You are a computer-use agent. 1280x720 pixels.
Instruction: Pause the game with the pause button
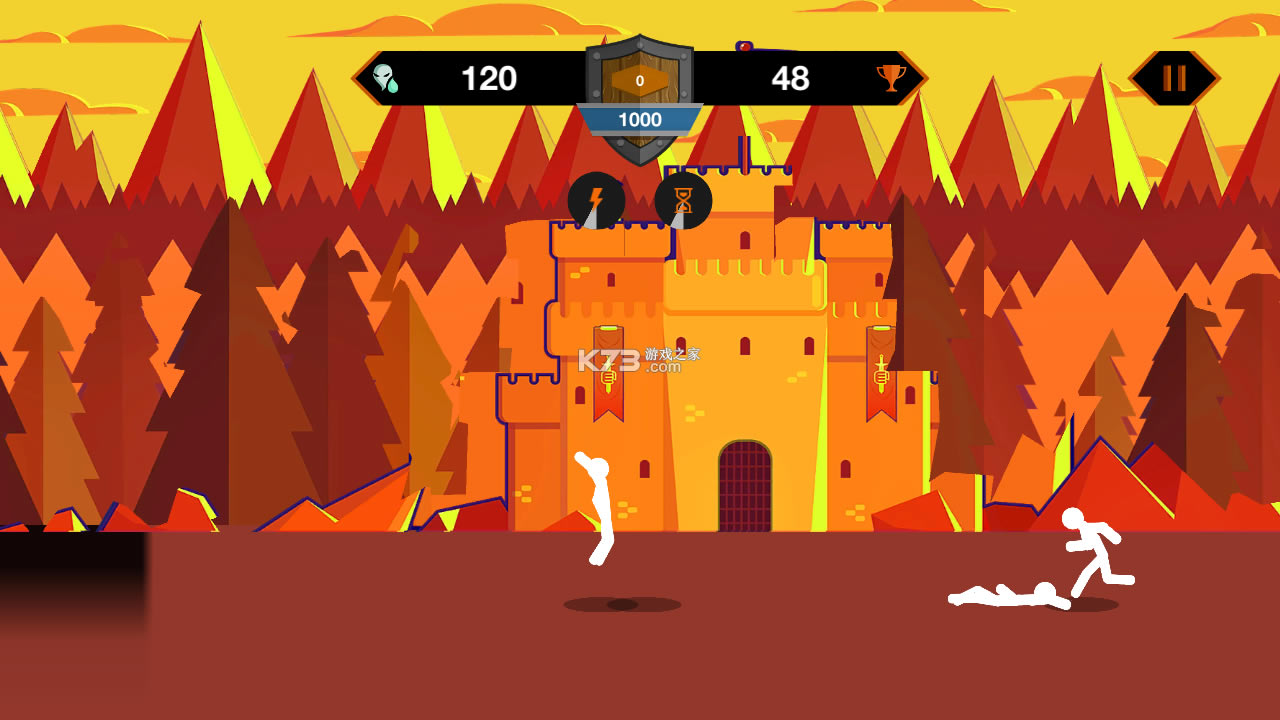click(1174, 78)
